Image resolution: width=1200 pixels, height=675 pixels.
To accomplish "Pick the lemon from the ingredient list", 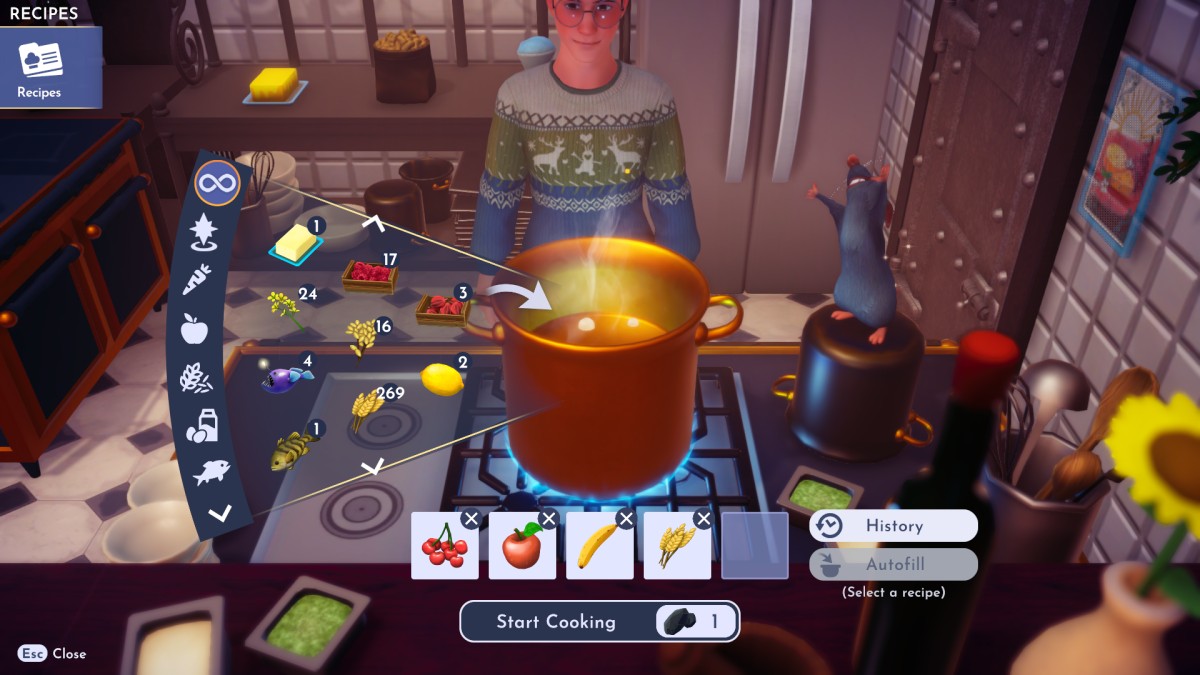I will (x=441, y=379).
